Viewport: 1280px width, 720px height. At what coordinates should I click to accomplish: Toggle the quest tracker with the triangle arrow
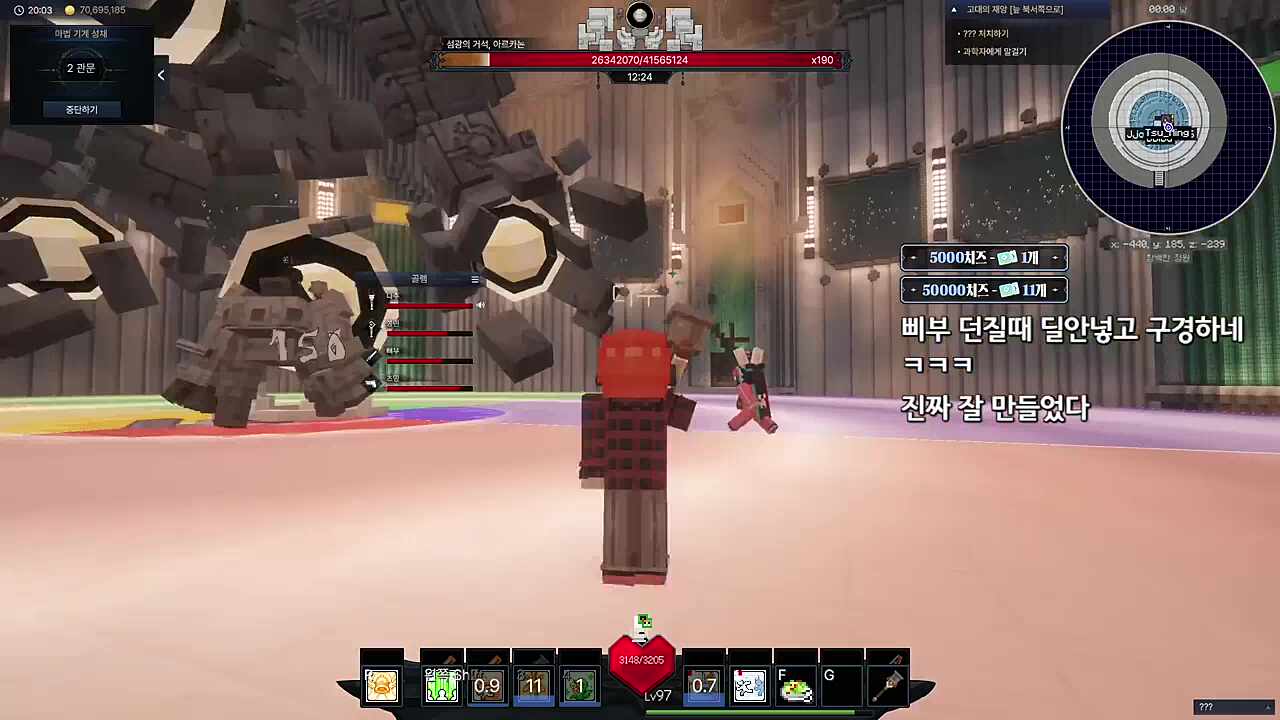953,9
